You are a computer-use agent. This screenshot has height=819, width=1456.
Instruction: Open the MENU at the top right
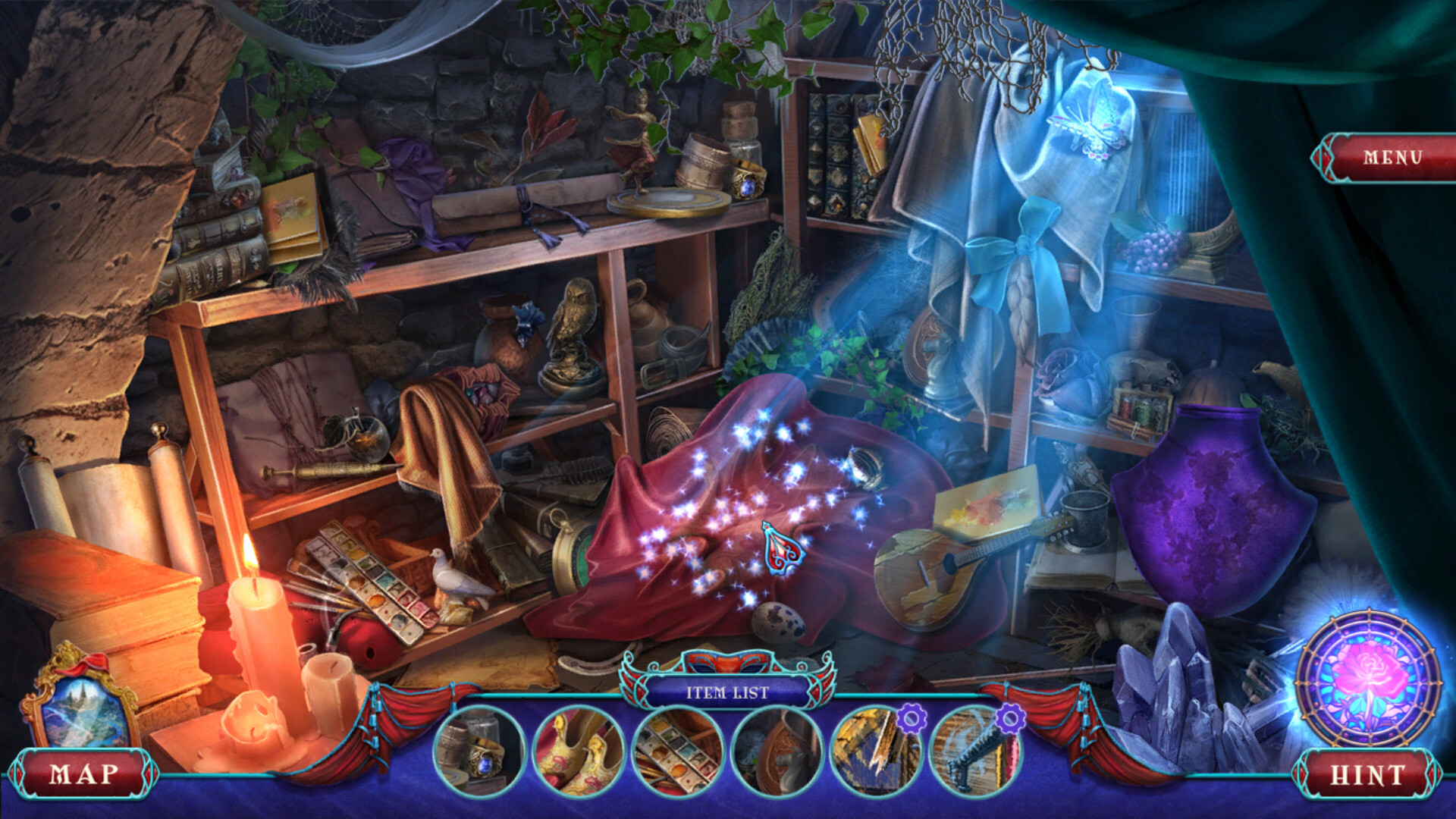click(x=1394, y=158)
